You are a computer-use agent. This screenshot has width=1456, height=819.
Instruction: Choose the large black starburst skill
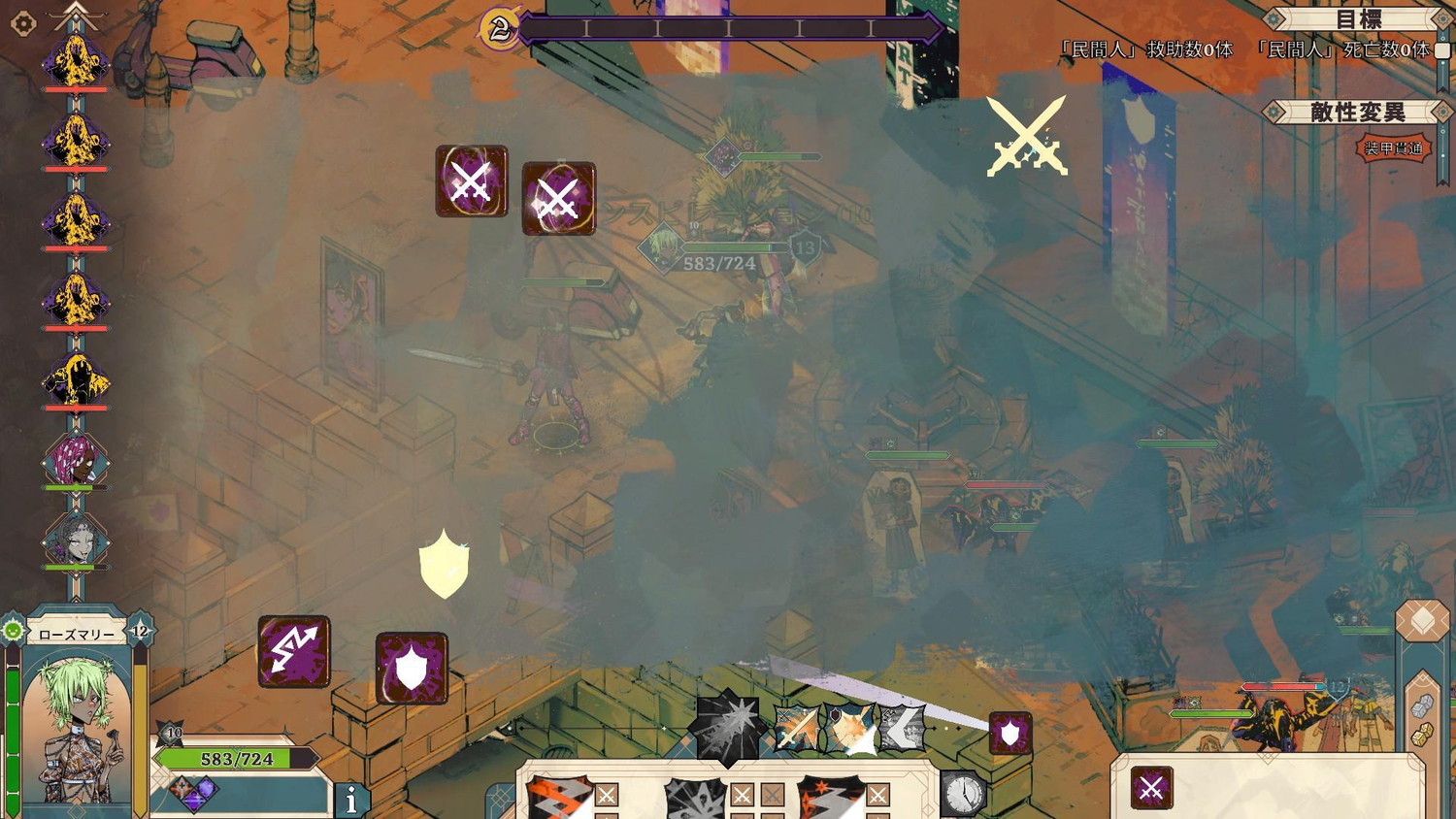(728, 725)
